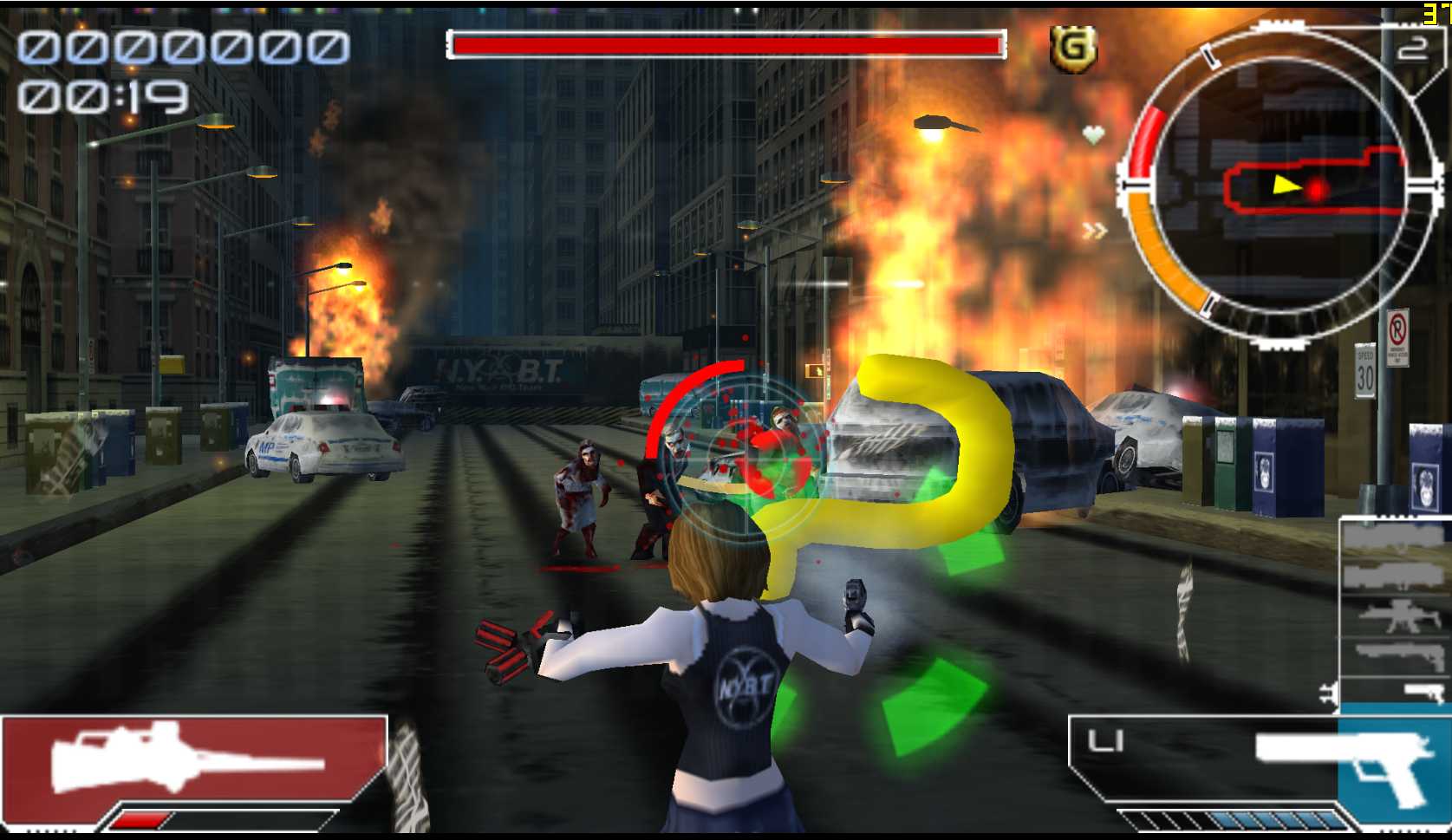The width and height of the screenshot is (1452, 840).
Task: Click the yellow player arrow on minimap
Action: [1286, 185]
